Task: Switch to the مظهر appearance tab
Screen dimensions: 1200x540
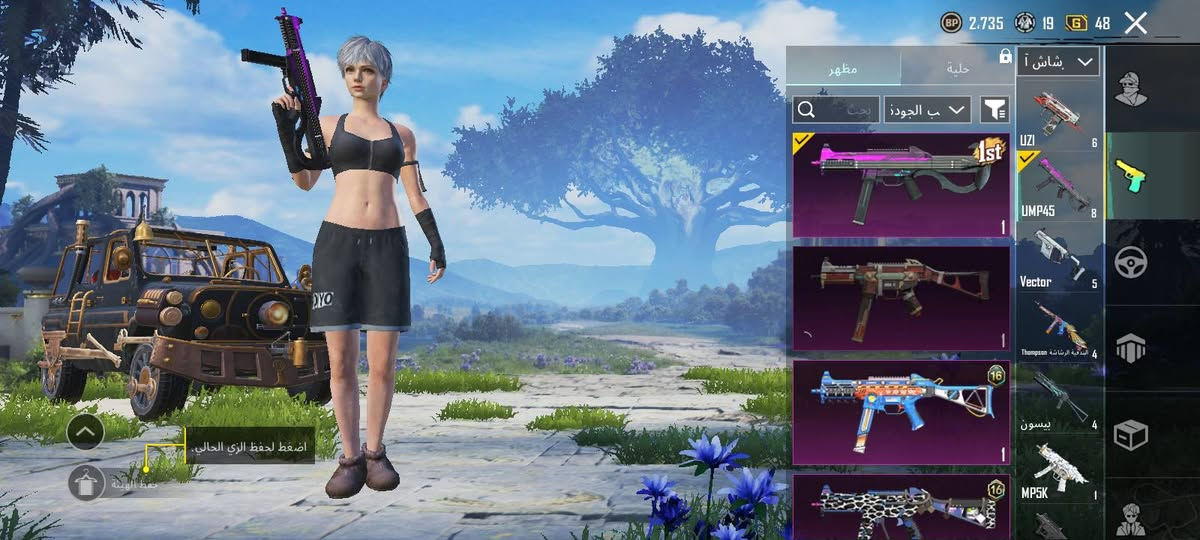Action: coord(842,69)
